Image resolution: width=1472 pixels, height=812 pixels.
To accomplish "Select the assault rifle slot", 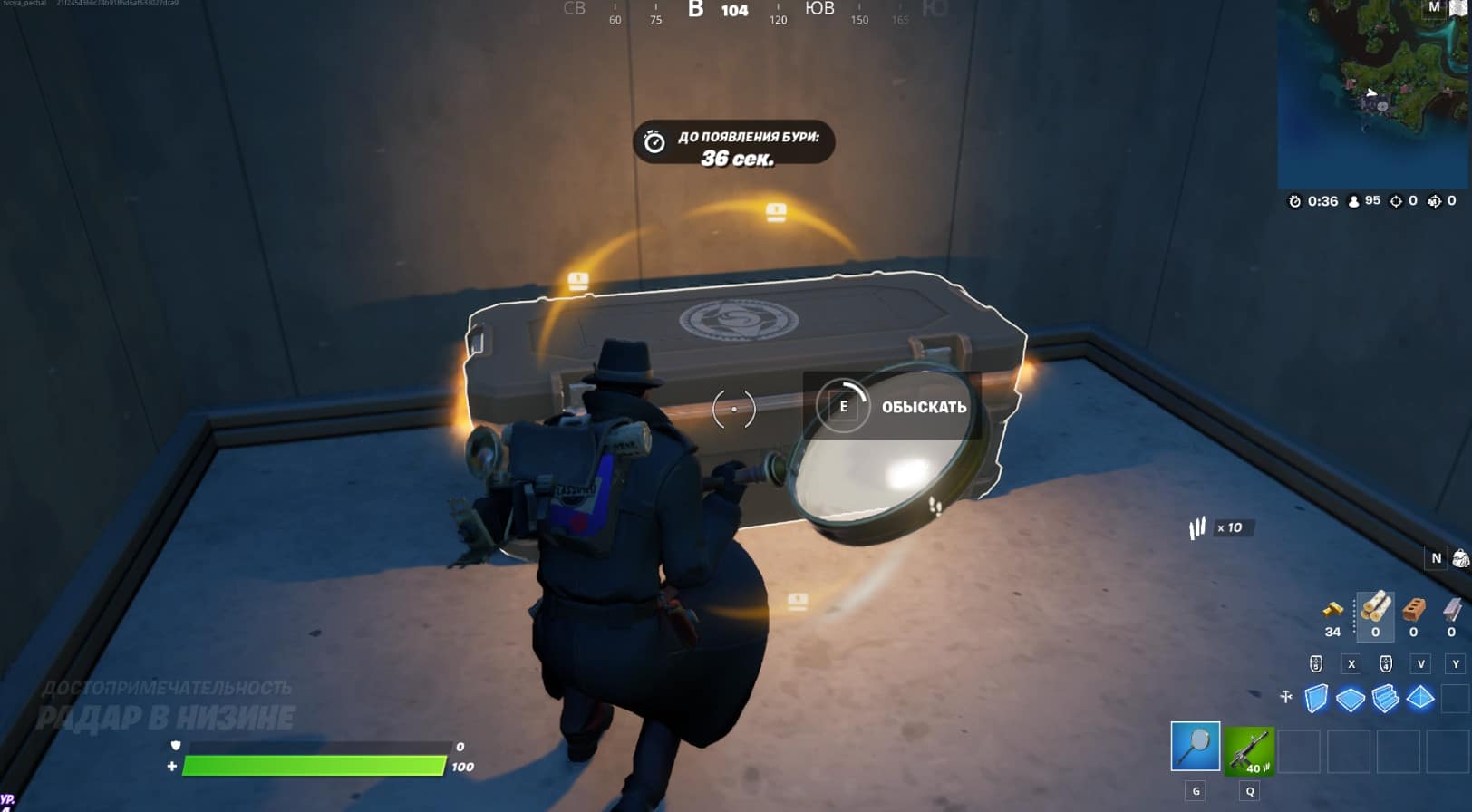I will pyautogui.click(x=1249, y=750).
